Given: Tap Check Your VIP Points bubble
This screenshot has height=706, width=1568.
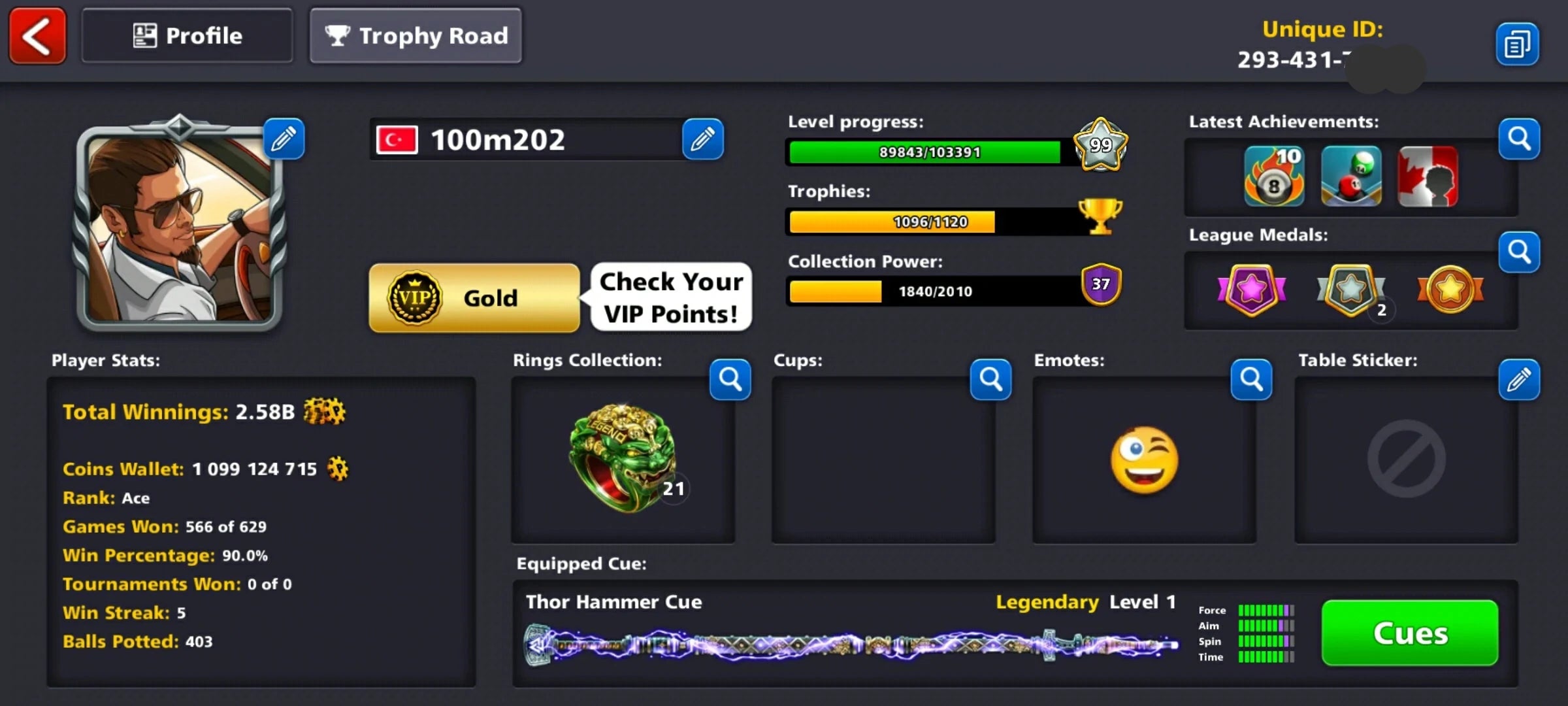Looking at the screenshot, I should pos(670,297).
